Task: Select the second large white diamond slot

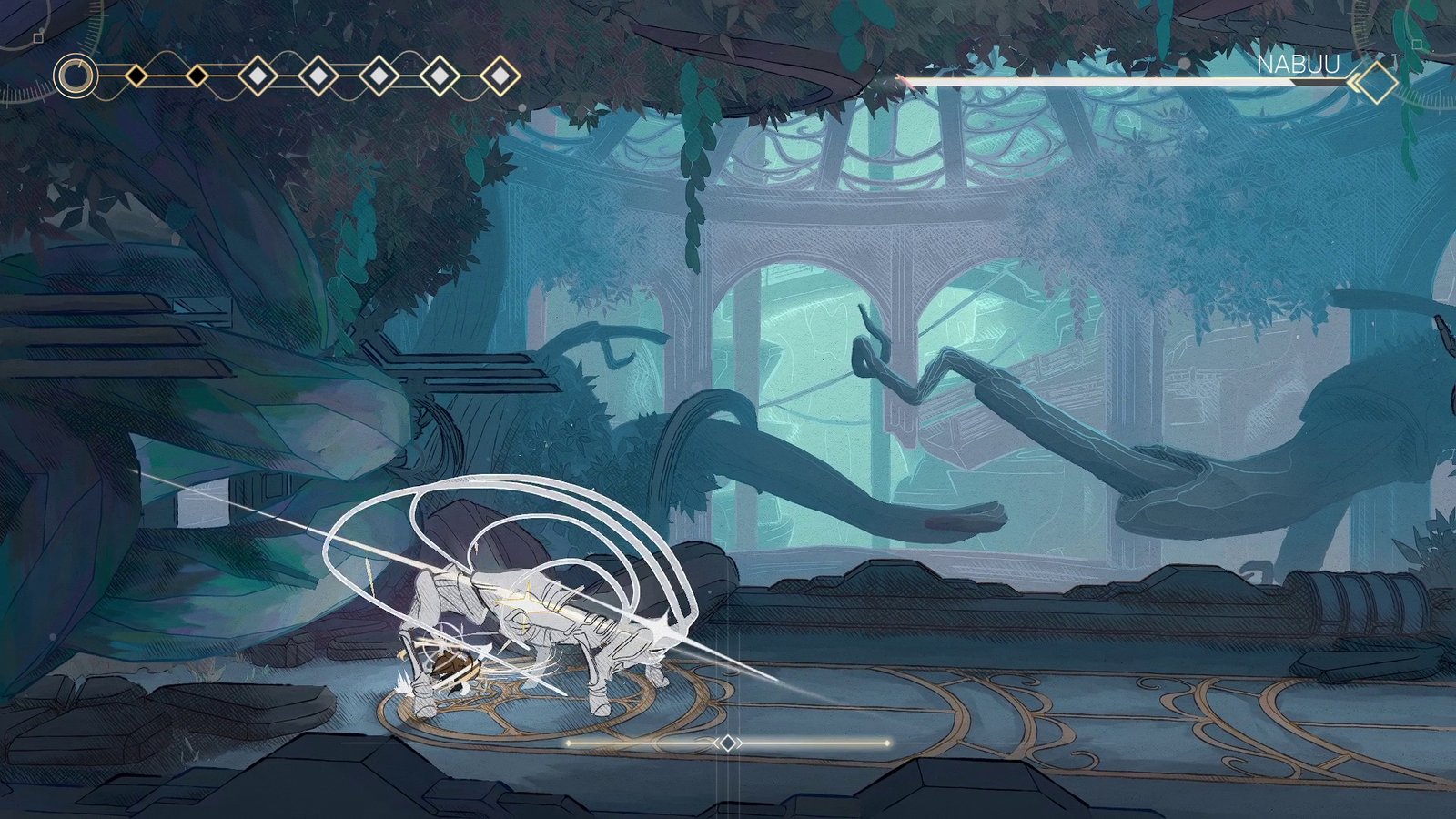Action: [318, 76]
